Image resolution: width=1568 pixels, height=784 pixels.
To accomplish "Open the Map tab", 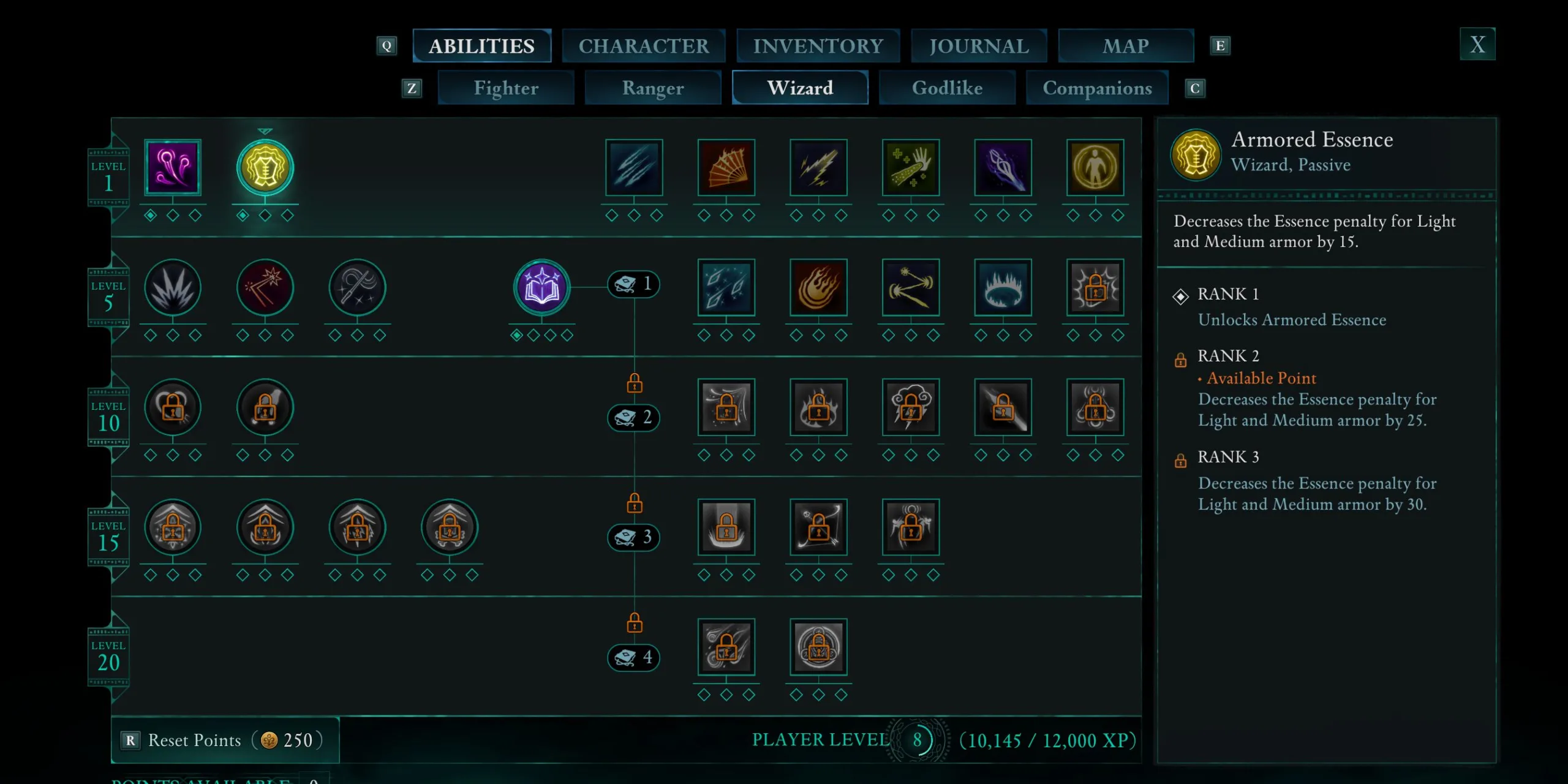I will tap(1126, 46).
